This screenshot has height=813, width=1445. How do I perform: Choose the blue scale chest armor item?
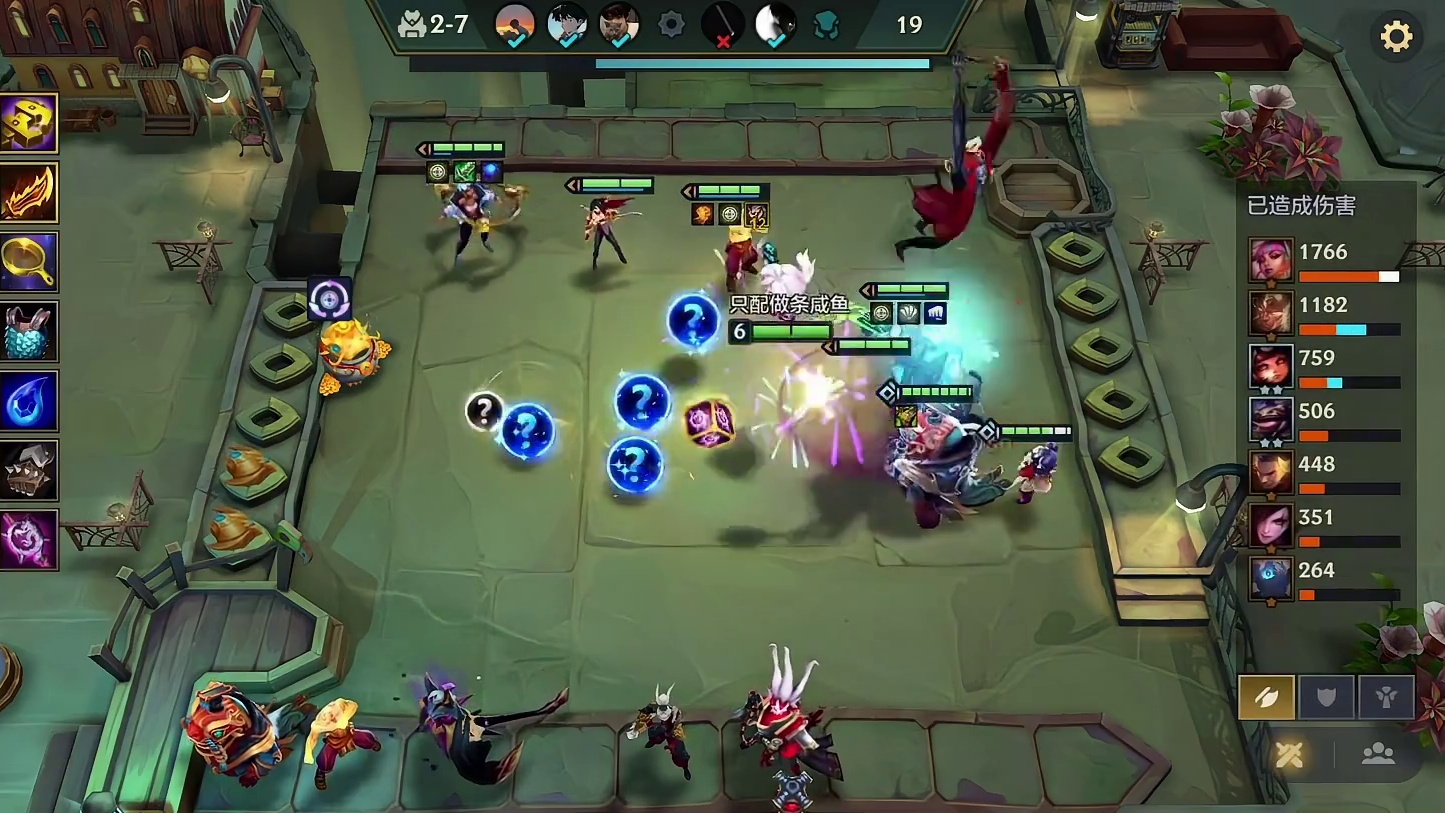pyautogui.click(x=28, y=331)
